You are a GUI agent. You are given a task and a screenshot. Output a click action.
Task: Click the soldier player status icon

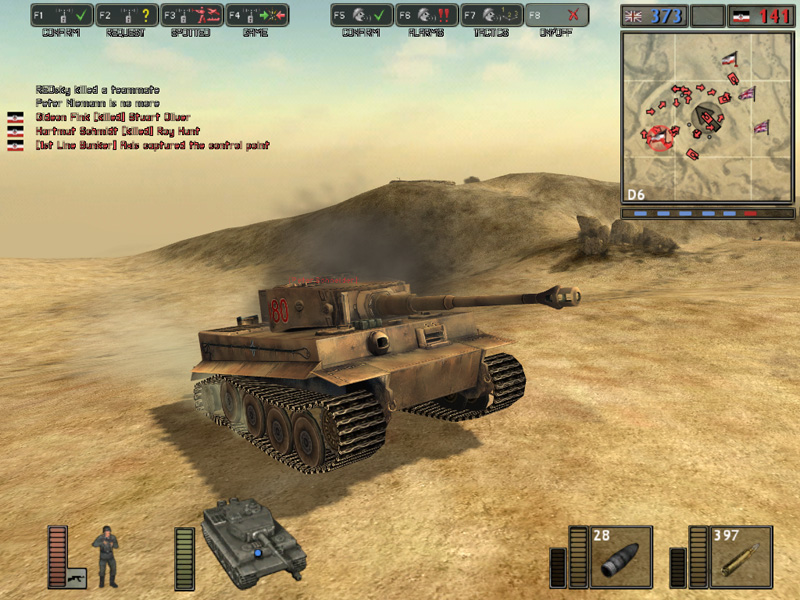(105, 556)
